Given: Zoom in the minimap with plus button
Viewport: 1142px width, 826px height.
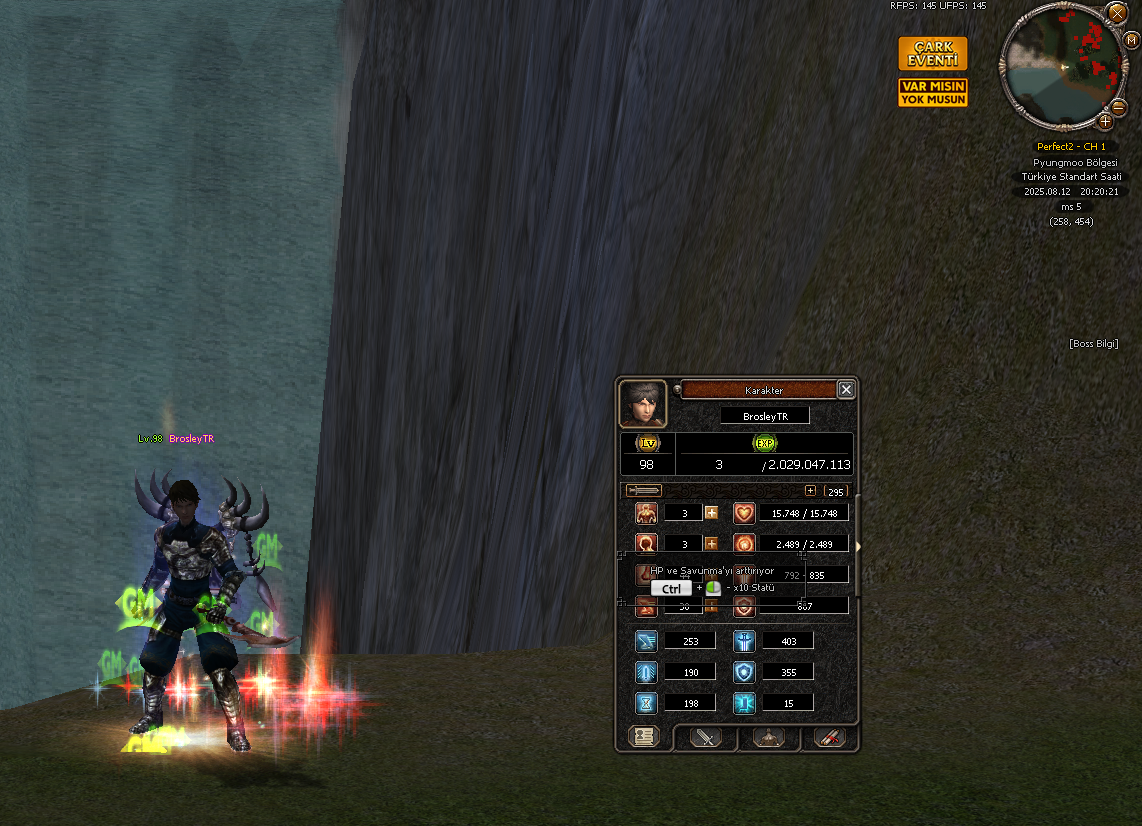Looking at the screenshot, I should 1105,121.
